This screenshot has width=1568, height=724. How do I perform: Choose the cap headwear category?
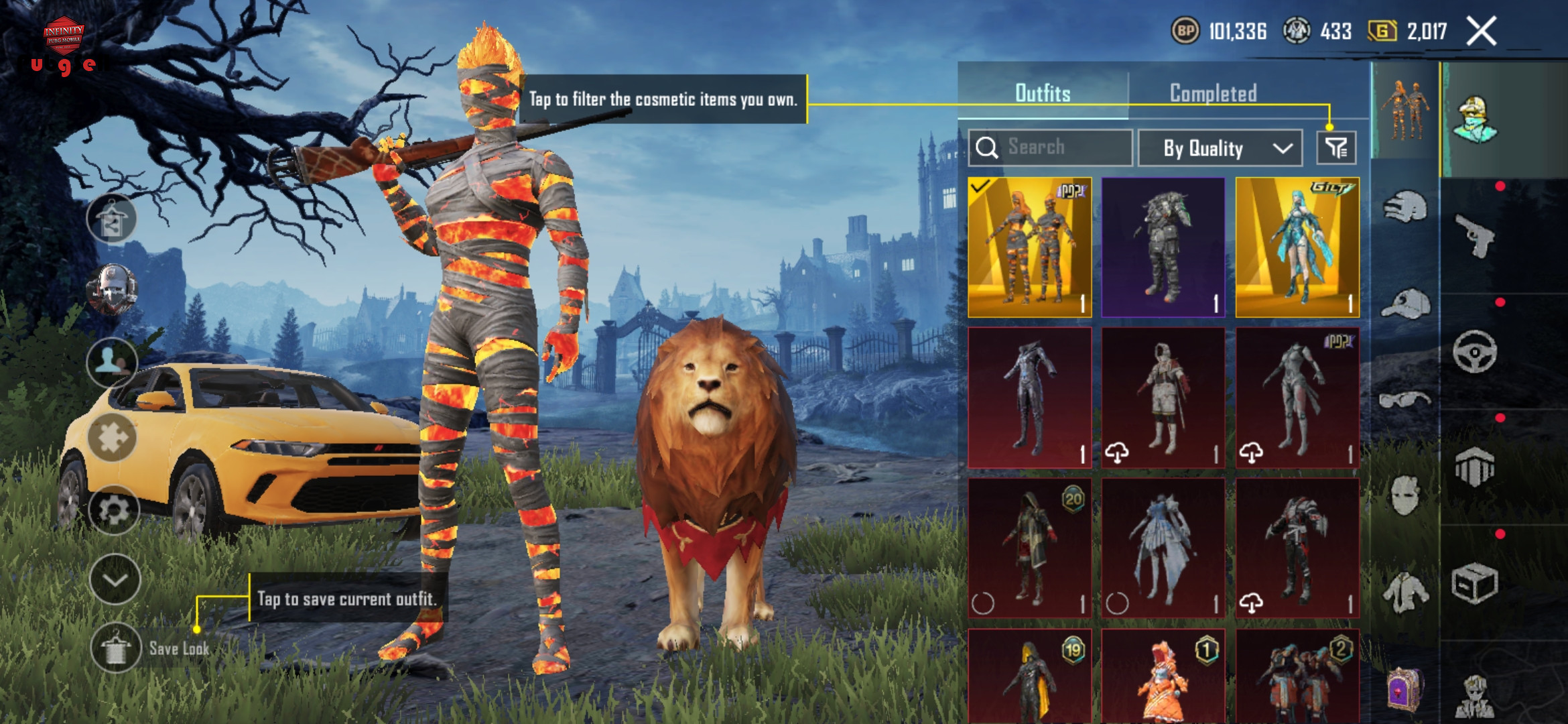click(1405, 304)
